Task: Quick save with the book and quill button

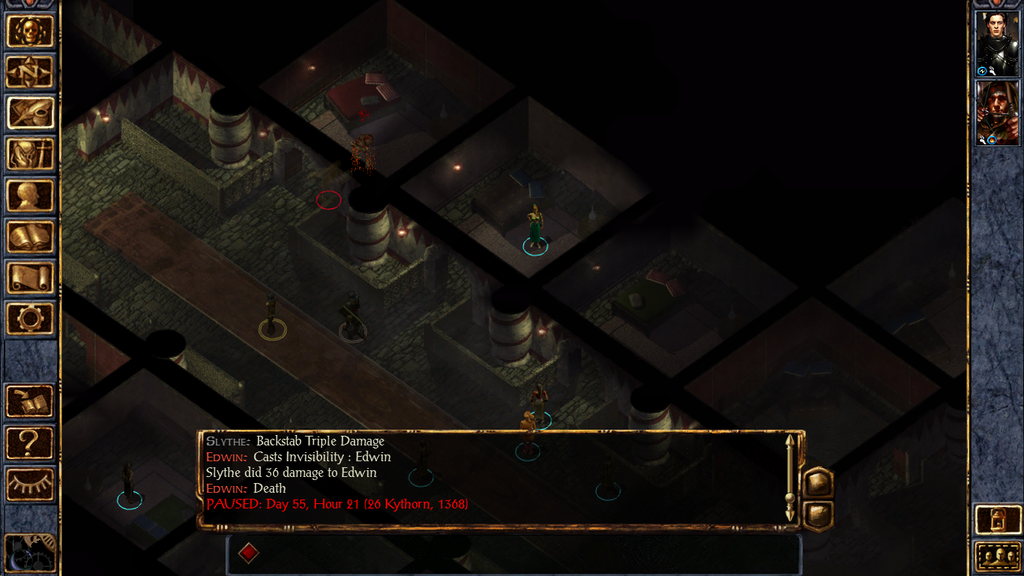Action: [x=30, y=402]
